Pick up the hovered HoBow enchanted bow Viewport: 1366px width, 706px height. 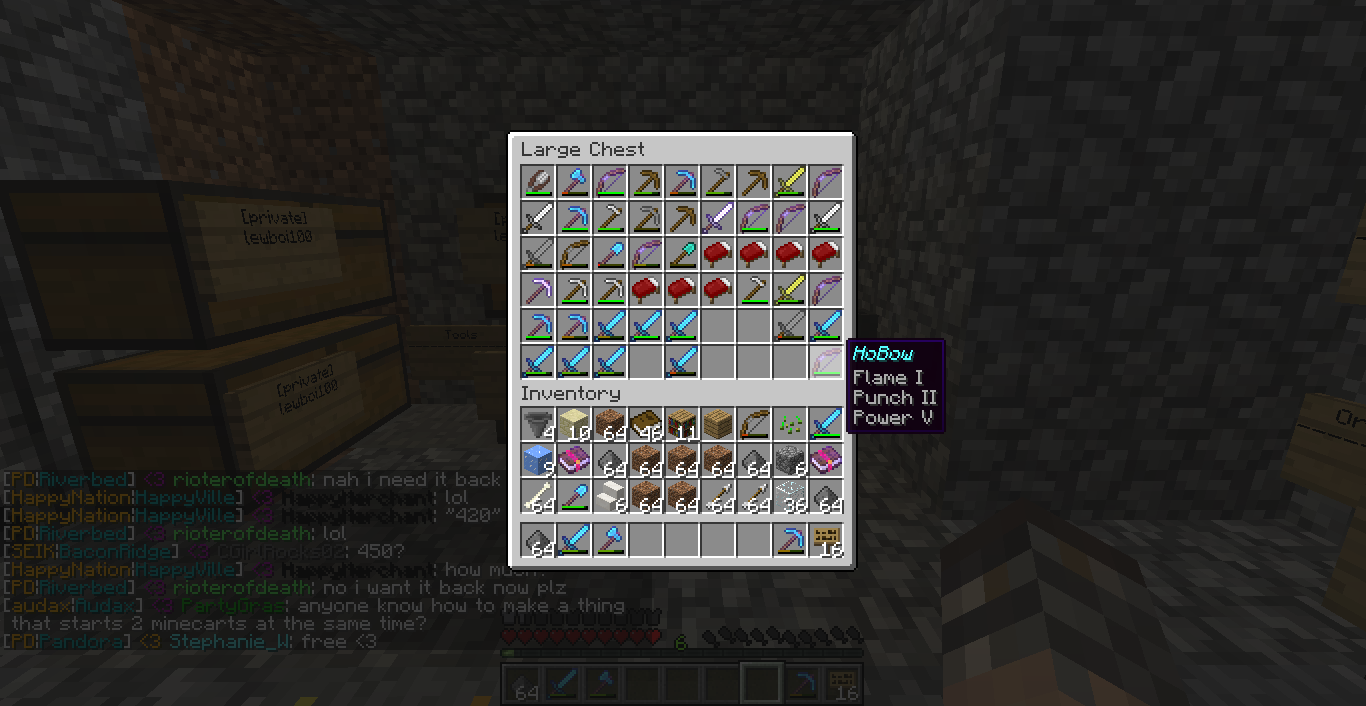click(826, 362)
